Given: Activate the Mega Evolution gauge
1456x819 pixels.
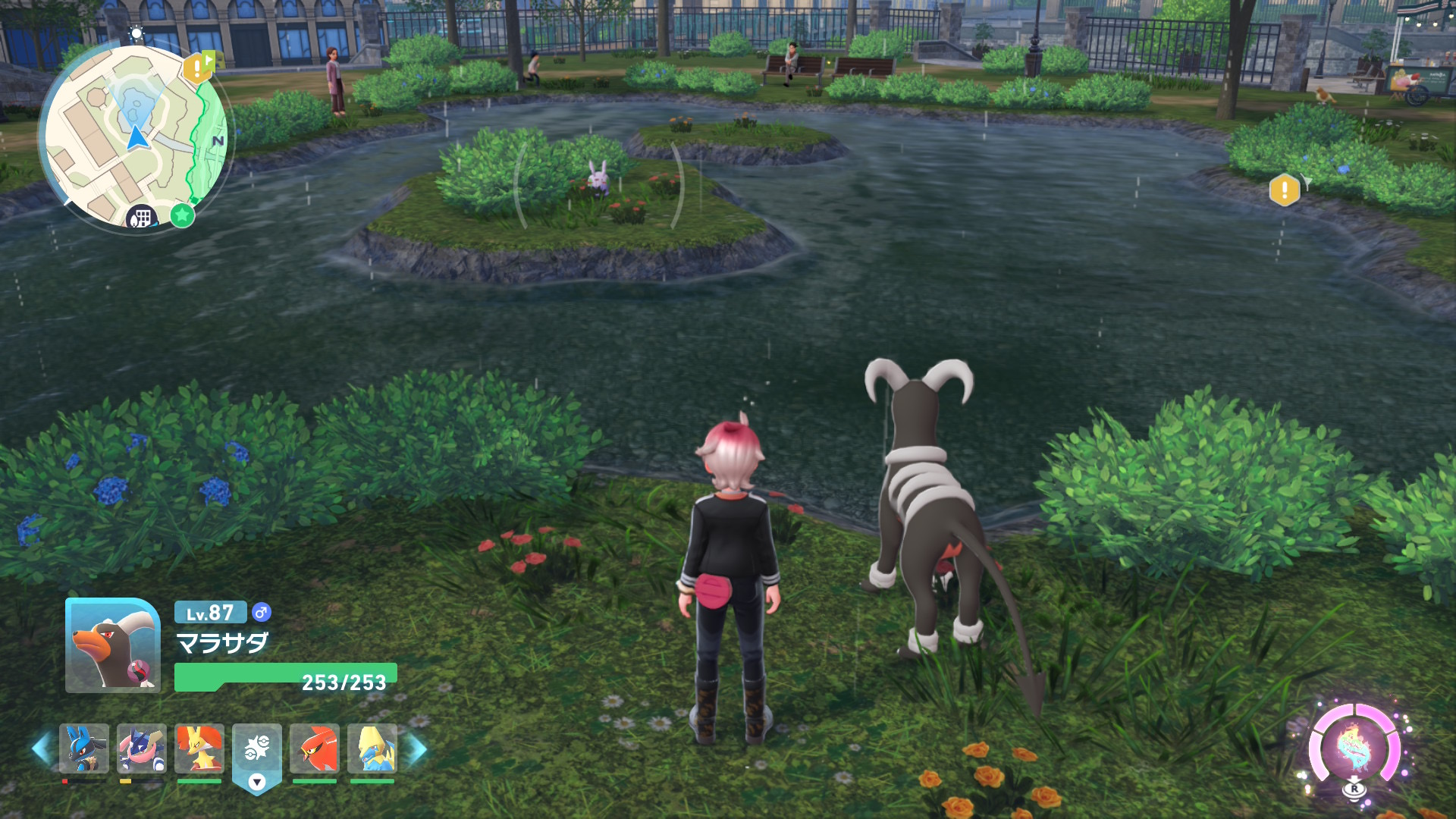Looking at the screenshot, I should point(1355,748).
